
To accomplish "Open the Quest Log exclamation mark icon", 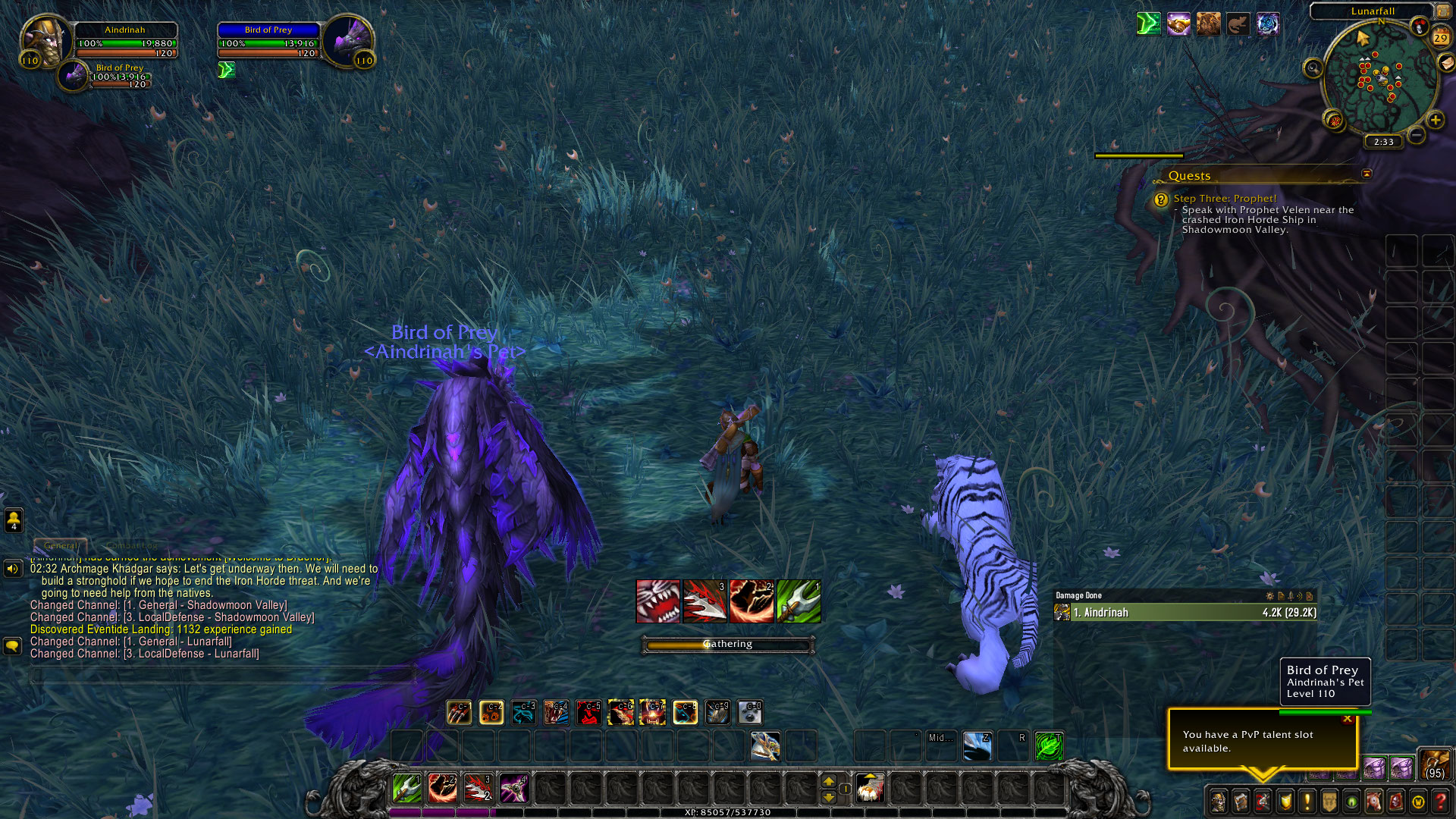I will point(1306,801).
